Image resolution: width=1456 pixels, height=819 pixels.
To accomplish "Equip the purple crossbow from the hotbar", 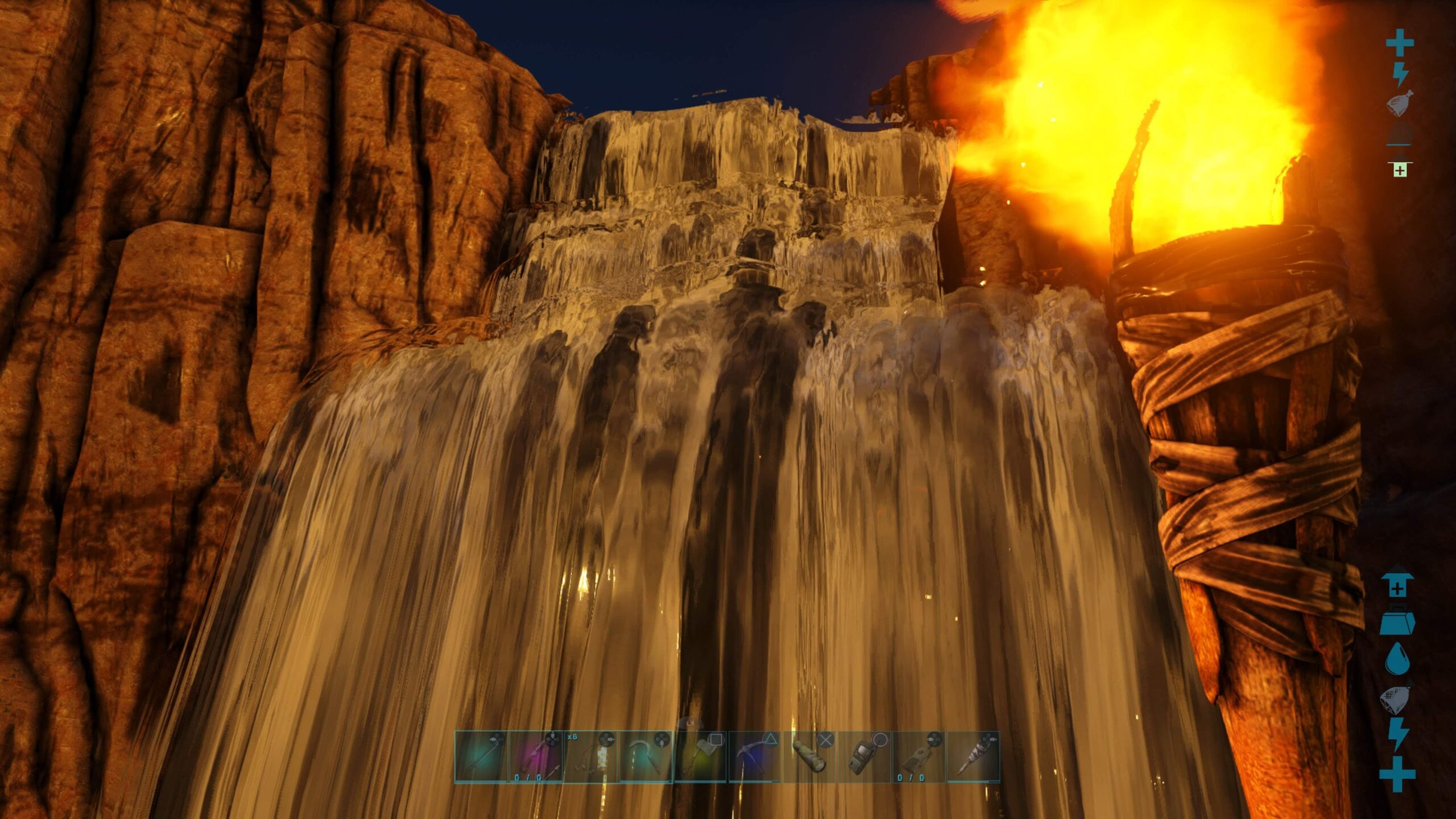I will pyautogui.click(x=536, y=757).
